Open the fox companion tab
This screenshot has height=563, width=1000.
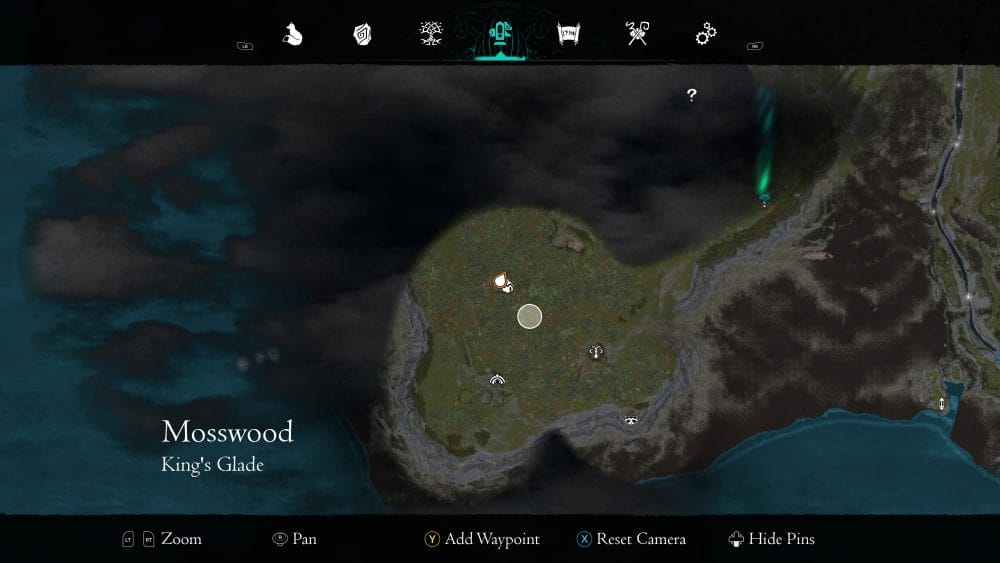292,36
